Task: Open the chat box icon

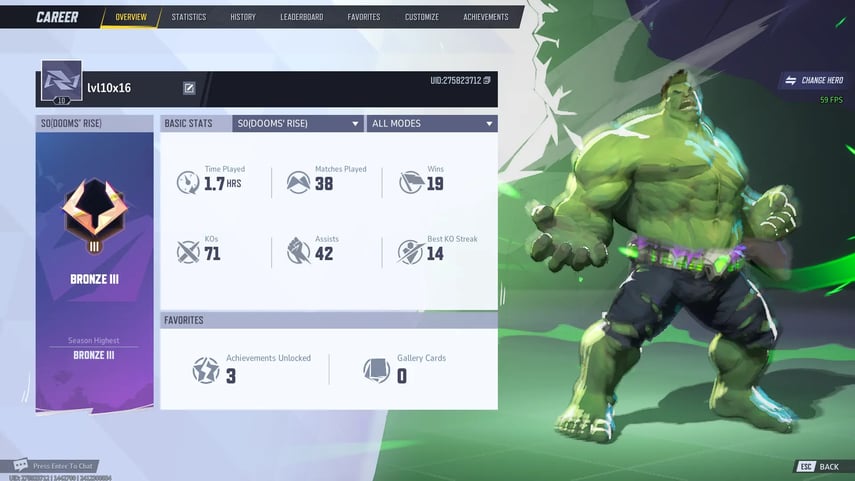Action: tap(20, 465)
